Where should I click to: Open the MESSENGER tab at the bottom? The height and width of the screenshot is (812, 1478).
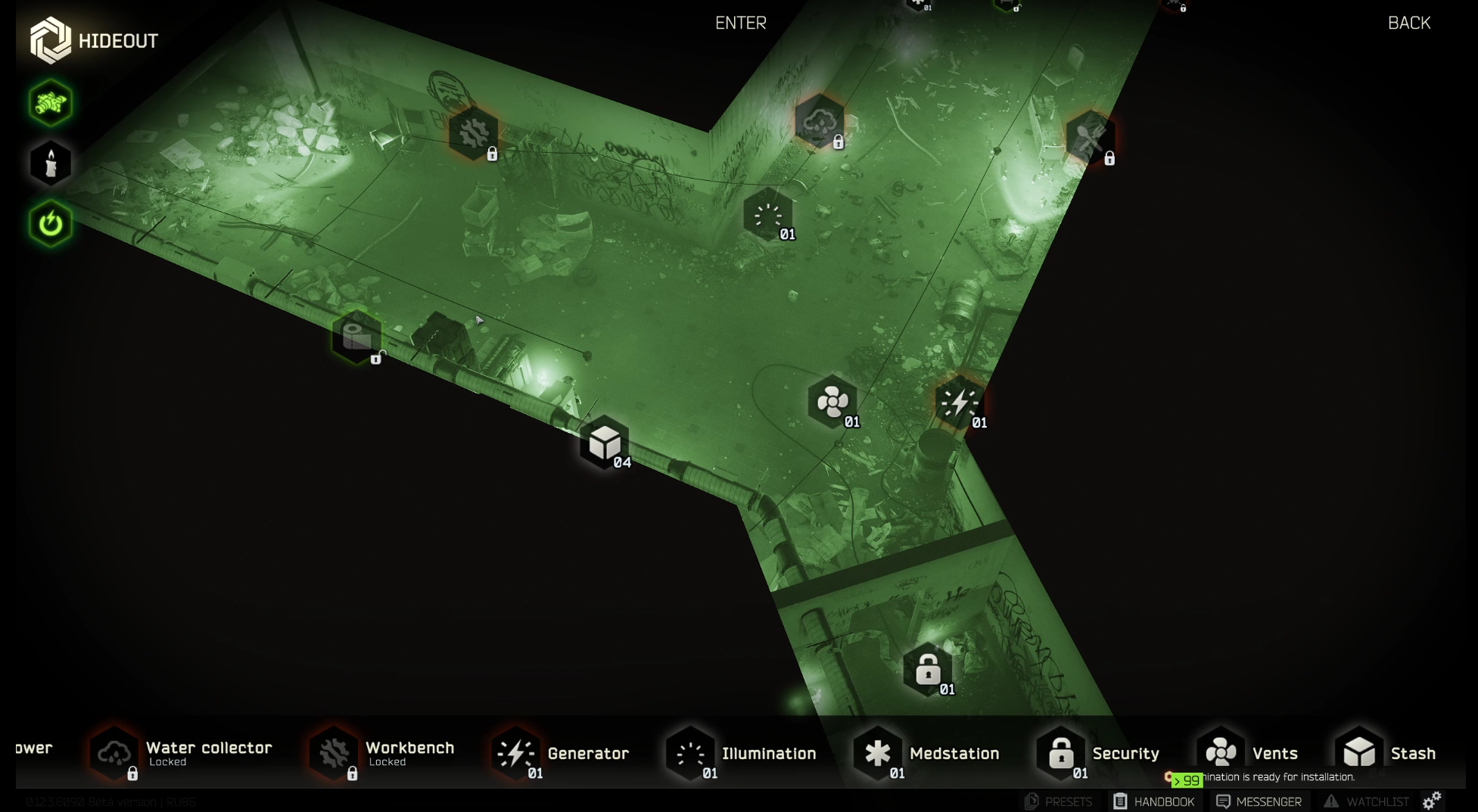(1259, 801)
